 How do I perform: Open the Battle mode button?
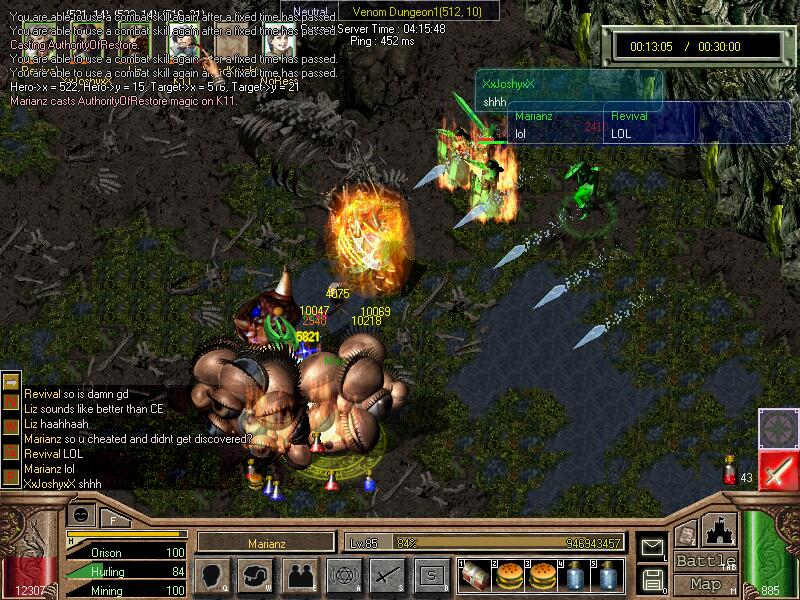[x=706, y=560]
